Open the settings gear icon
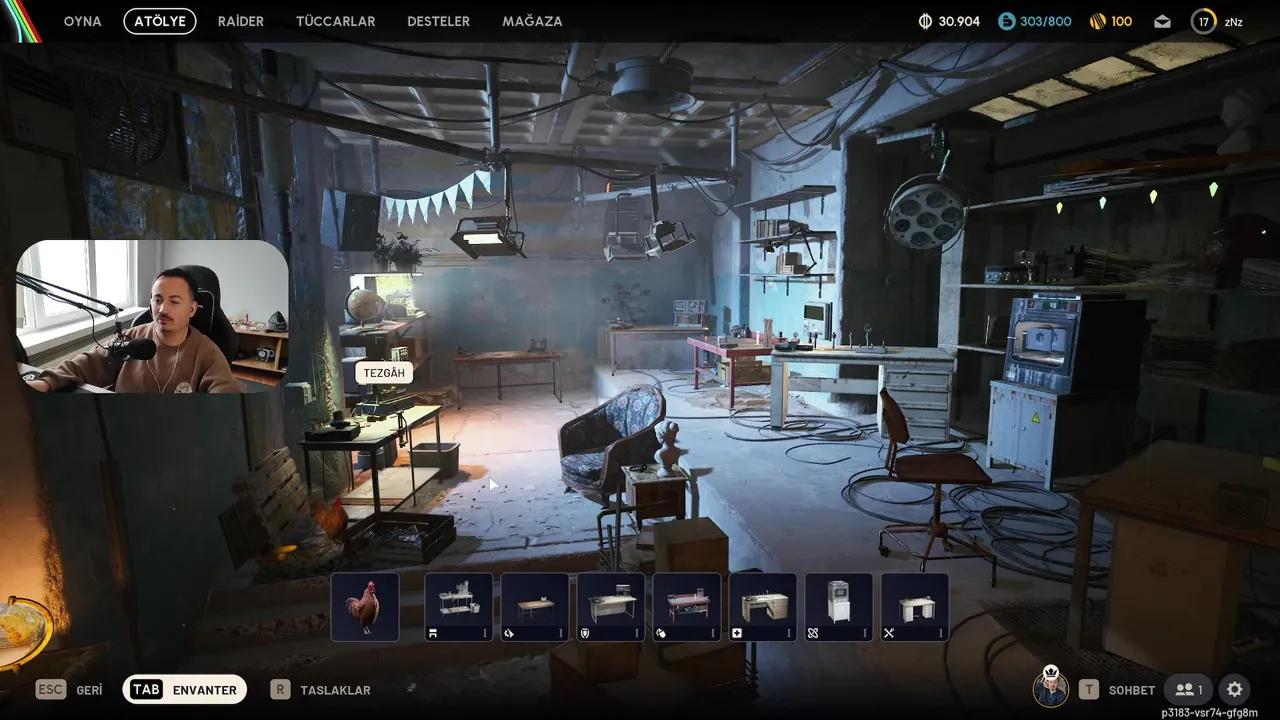This screenshot has width=1280, height=720. click(x=1235, y=689)
